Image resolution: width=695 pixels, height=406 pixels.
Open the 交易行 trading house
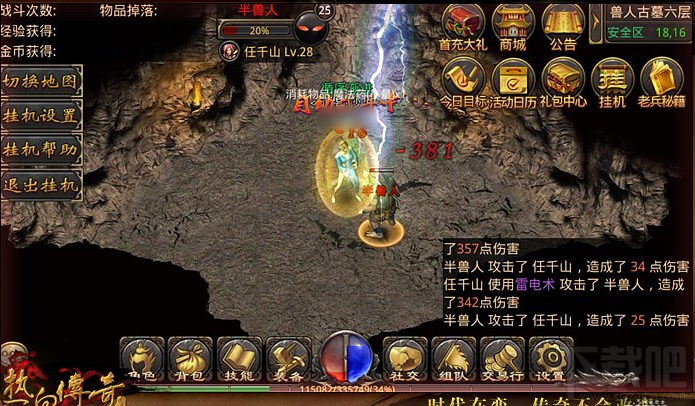tap(501, 358)
